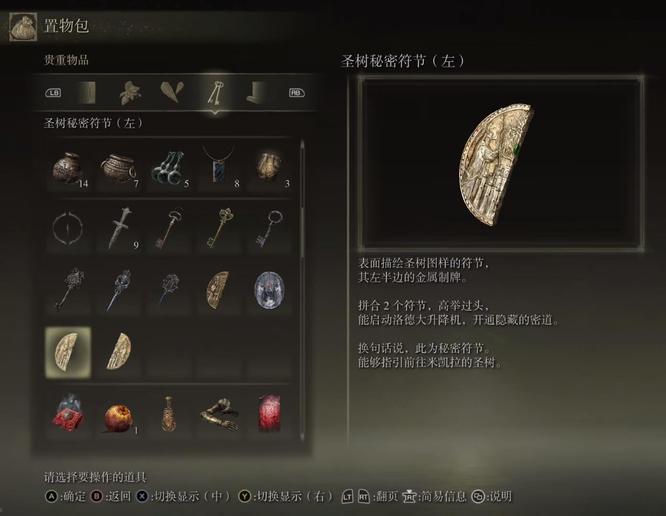Select the silver round medallion item
Viewport: 666px width, 516px height.
tap(268, 290)
